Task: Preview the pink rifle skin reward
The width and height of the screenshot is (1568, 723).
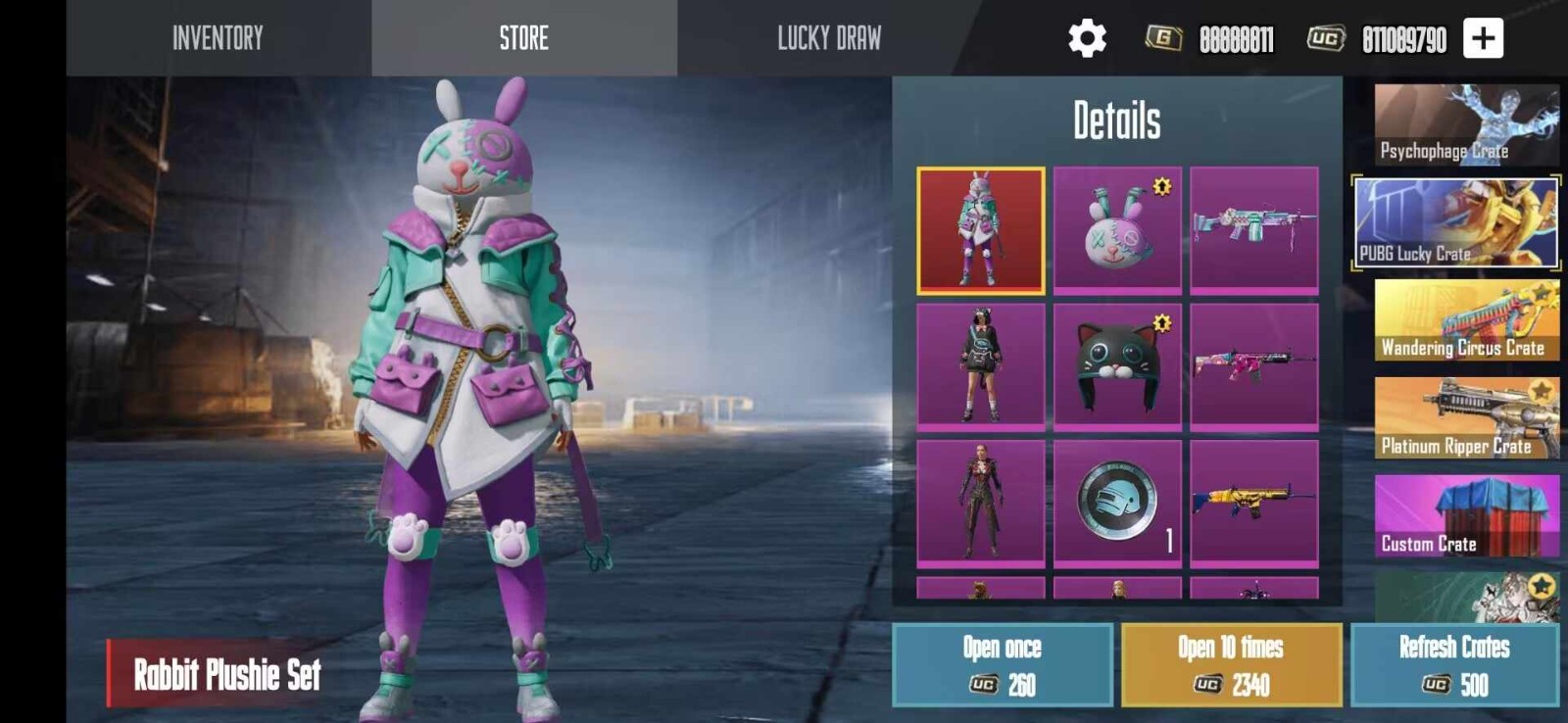Action: (x=1254, y=366)
